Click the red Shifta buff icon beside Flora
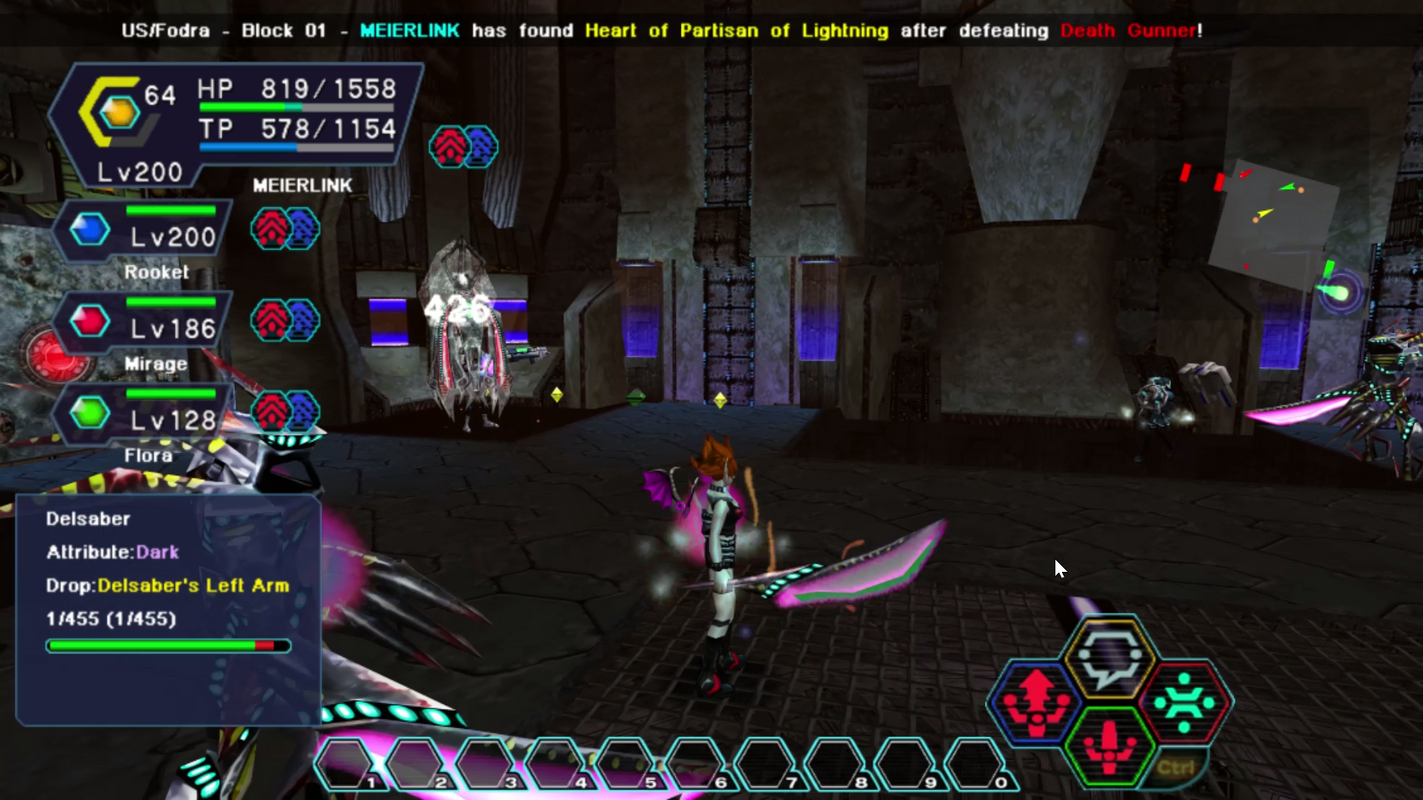This screenshot has height=800, width=1423. tap(271, 412)
